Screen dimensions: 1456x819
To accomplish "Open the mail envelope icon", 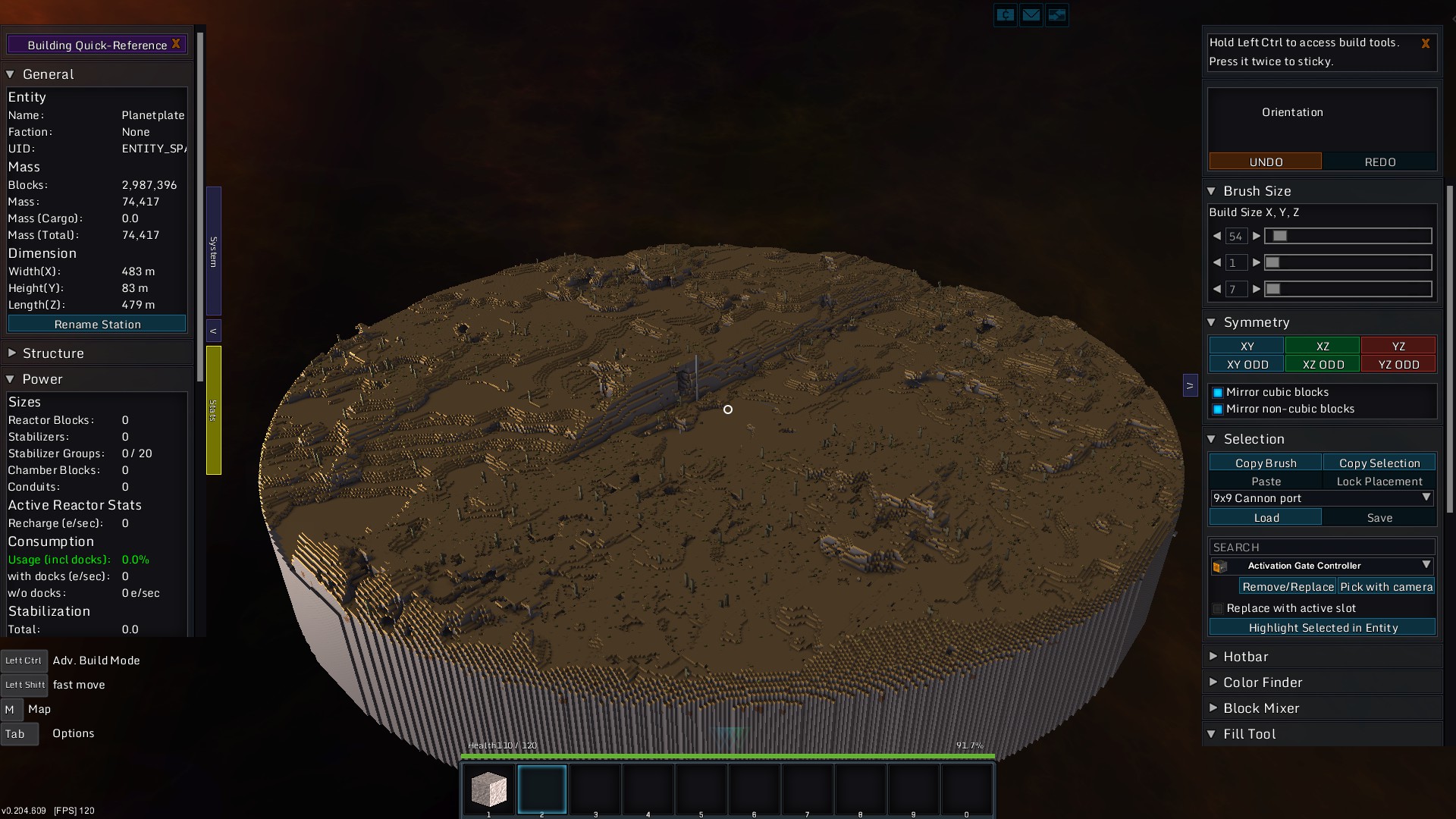I will [1031, 14].
